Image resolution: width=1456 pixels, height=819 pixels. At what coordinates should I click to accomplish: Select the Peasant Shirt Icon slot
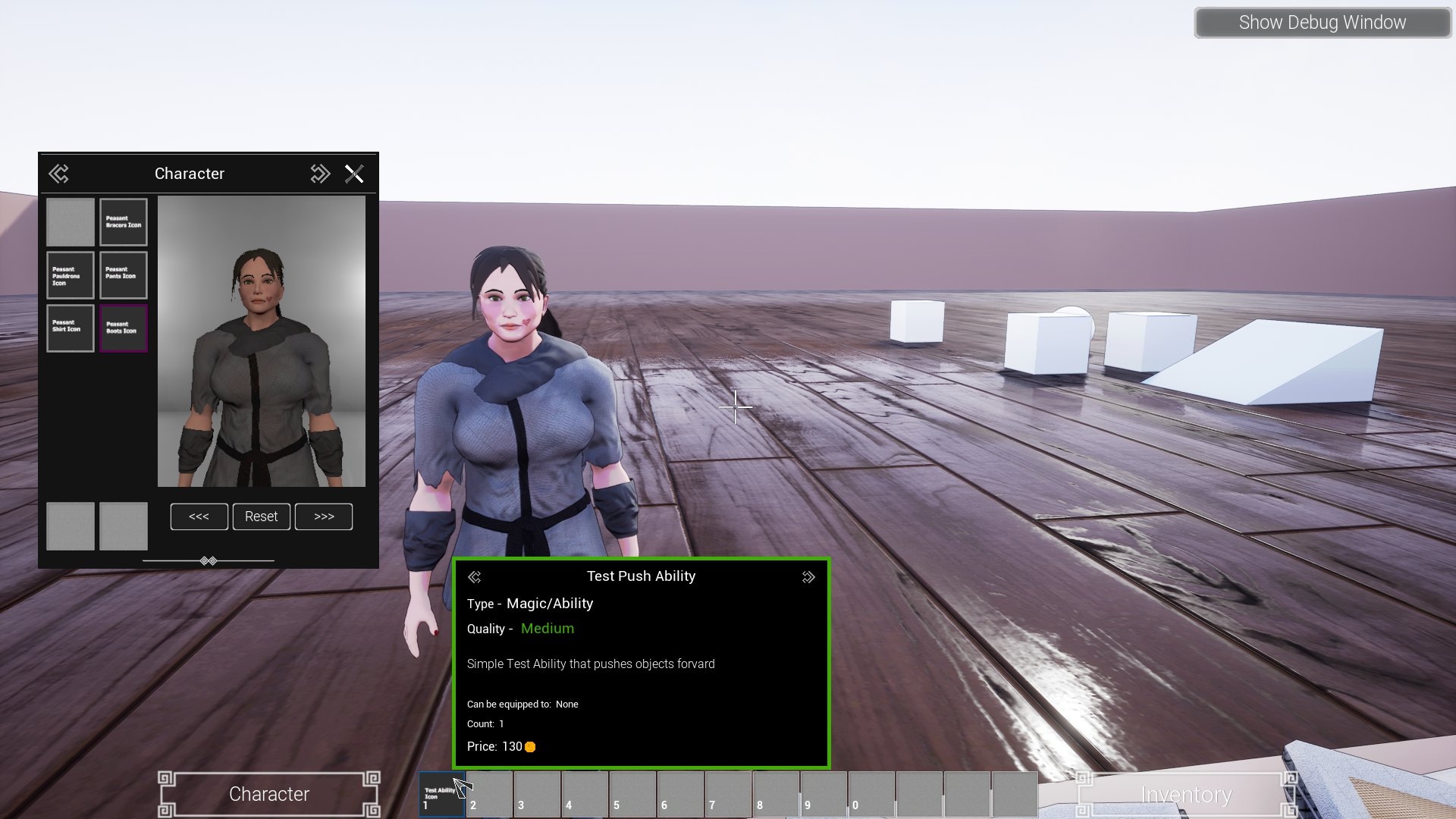[x=70, y=328]
